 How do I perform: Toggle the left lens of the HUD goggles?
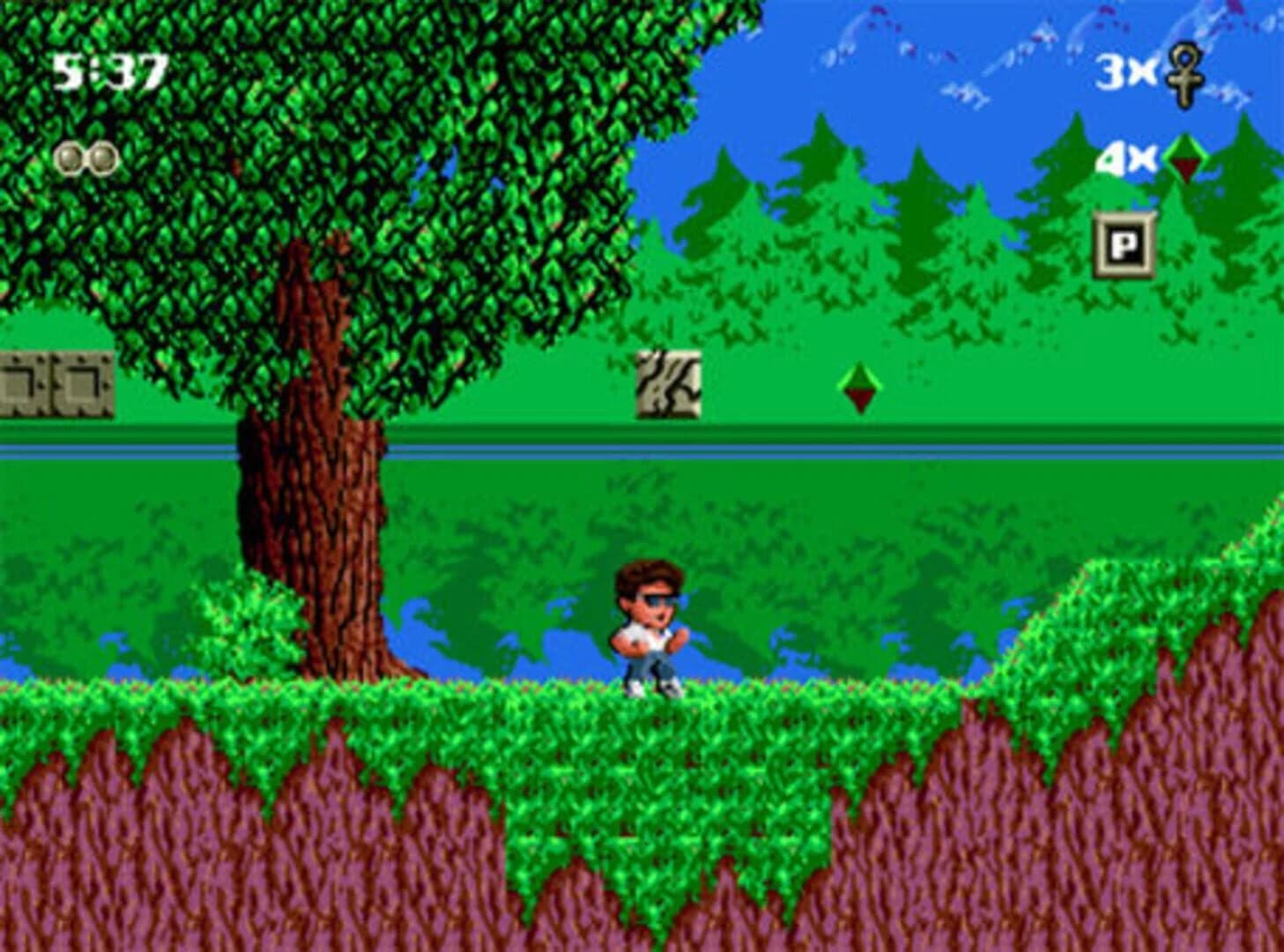pos(70,159)
